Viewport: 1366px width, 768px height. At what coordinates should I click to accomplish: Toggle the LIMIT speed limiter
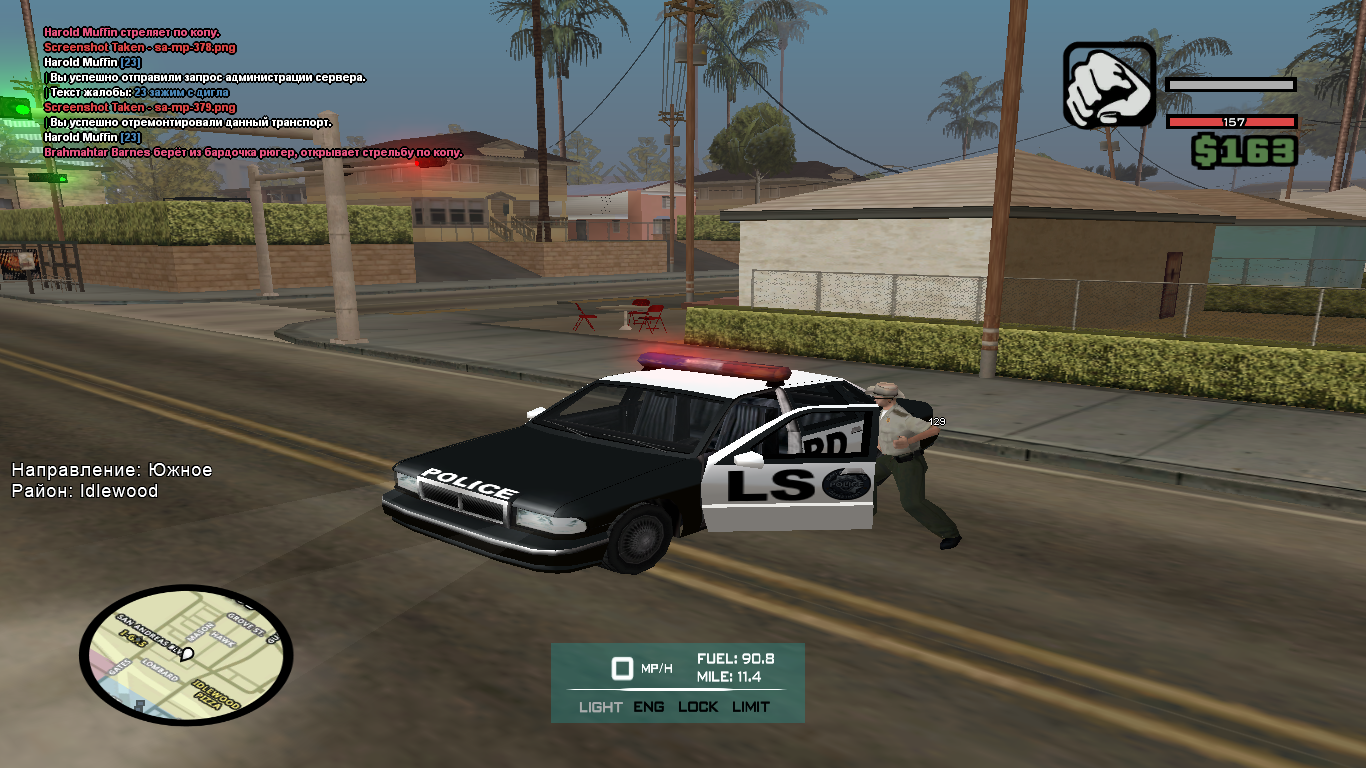click(751, 707)
